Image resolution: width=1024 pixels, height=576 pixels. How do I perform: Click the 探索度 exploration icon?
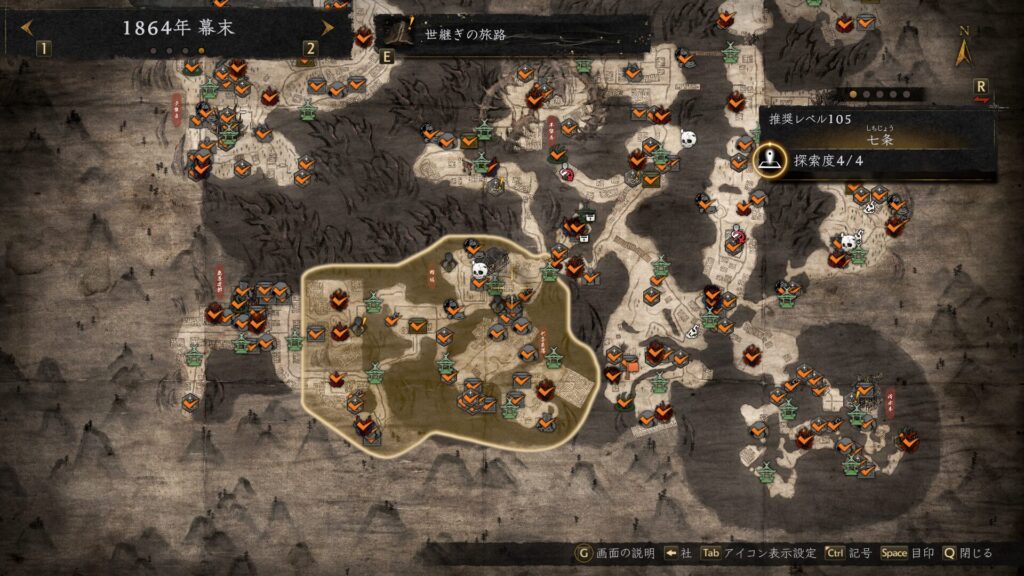[x=768, y=158]
